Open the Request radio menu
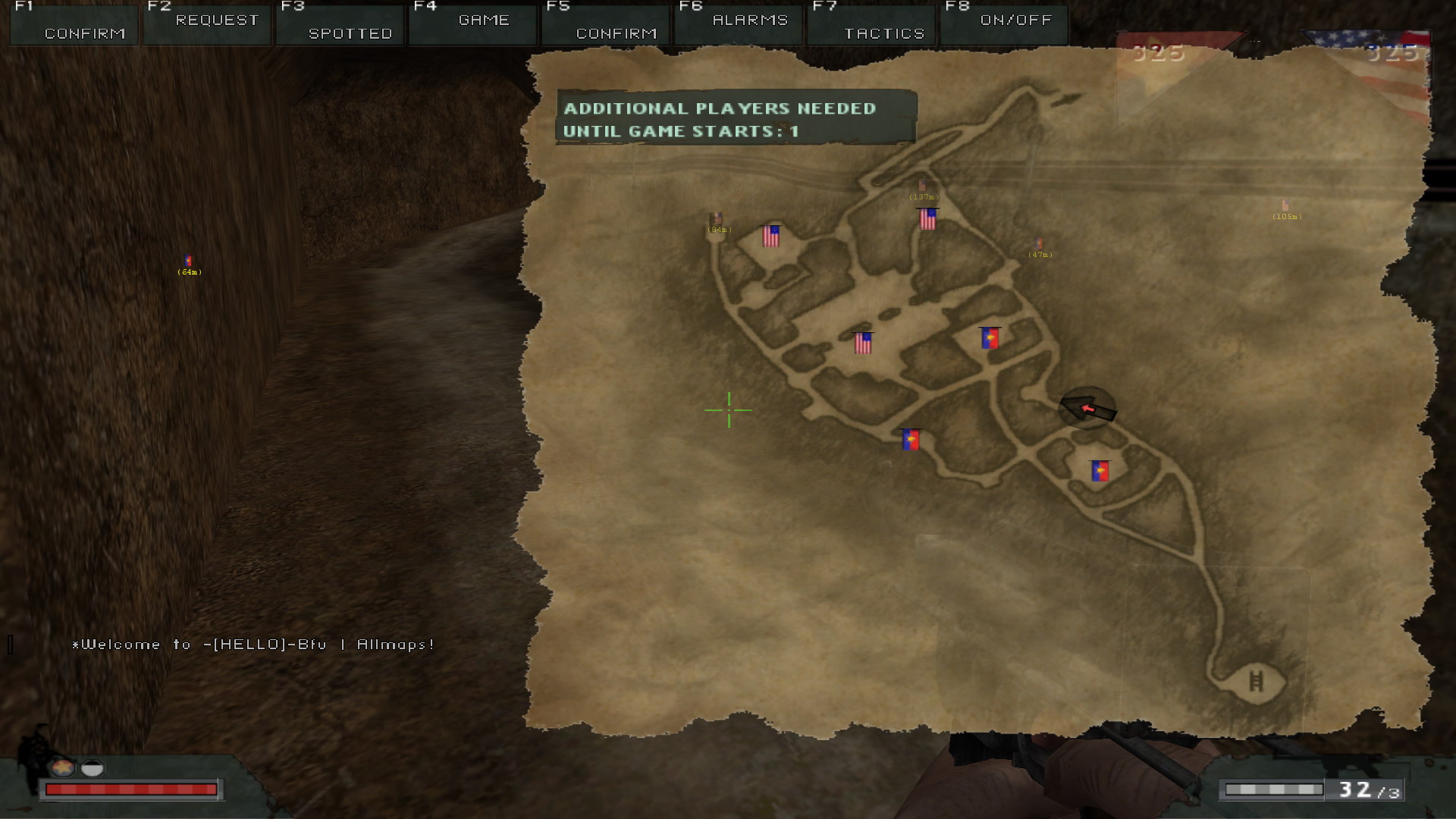Viewport: 1456px width, 819px height. coord(207,23)
